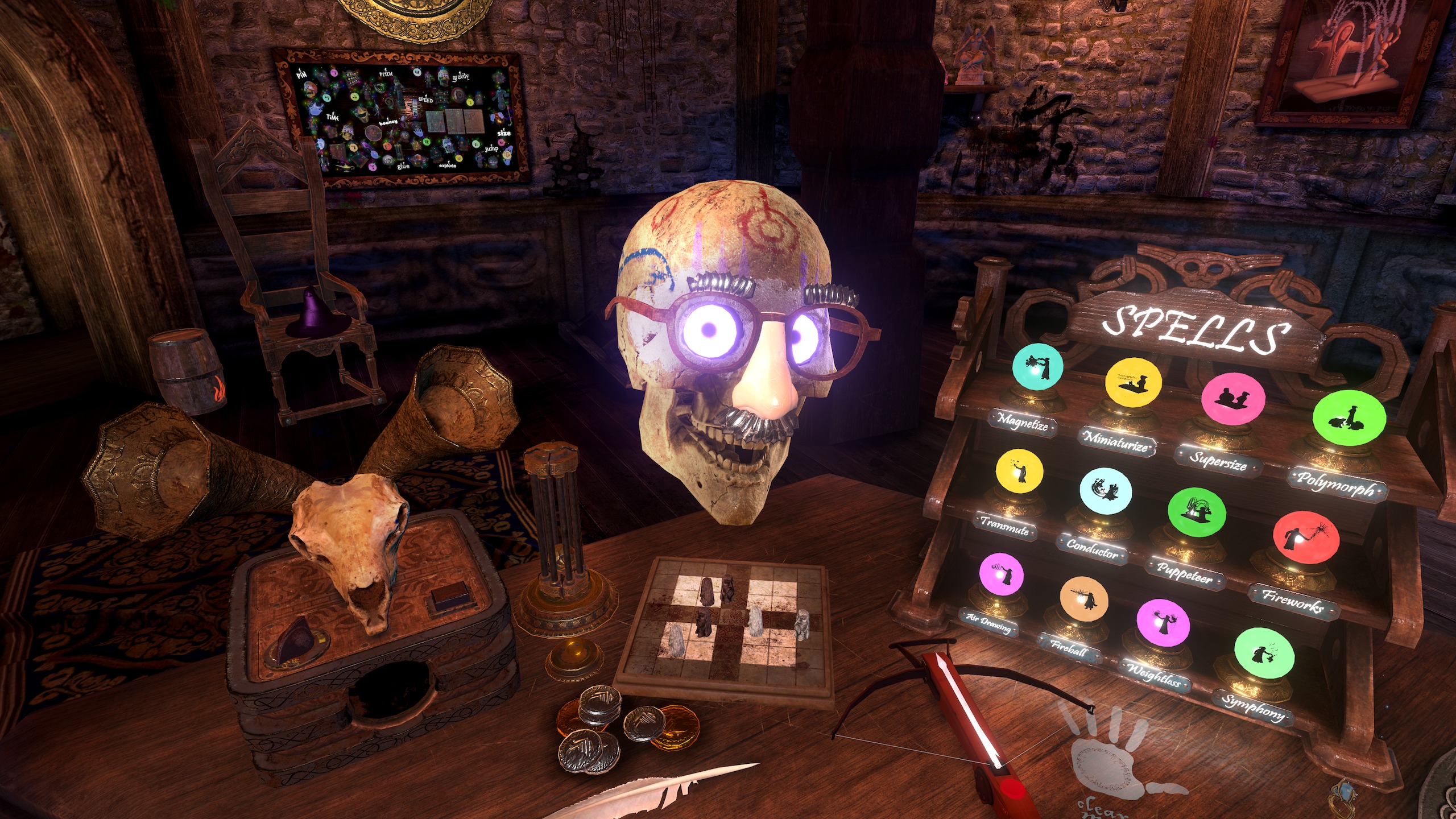
Task: Choose the light blue Conductor spell orb
Action: tap(1105, 490)
